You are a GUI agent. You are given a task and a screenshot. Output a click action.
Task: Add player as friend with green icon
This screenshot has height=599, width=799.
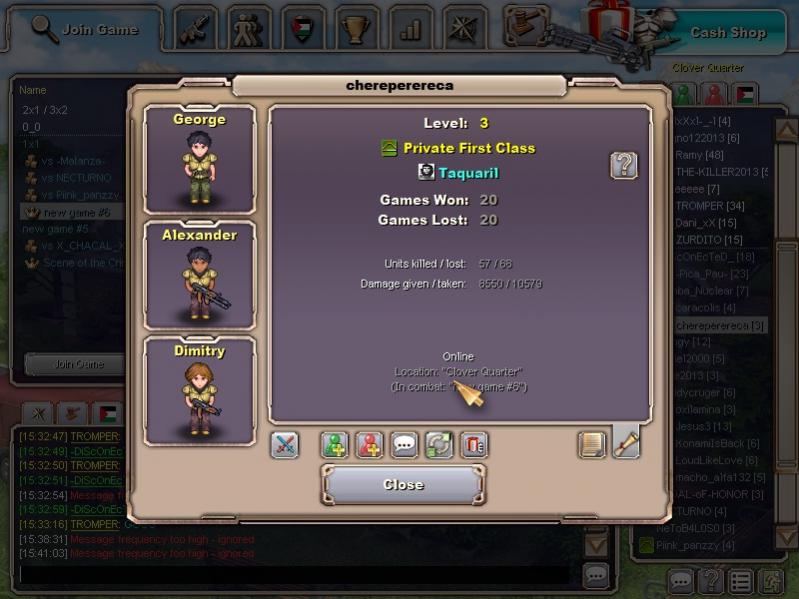pyautogui.click(x=335, y=445)
